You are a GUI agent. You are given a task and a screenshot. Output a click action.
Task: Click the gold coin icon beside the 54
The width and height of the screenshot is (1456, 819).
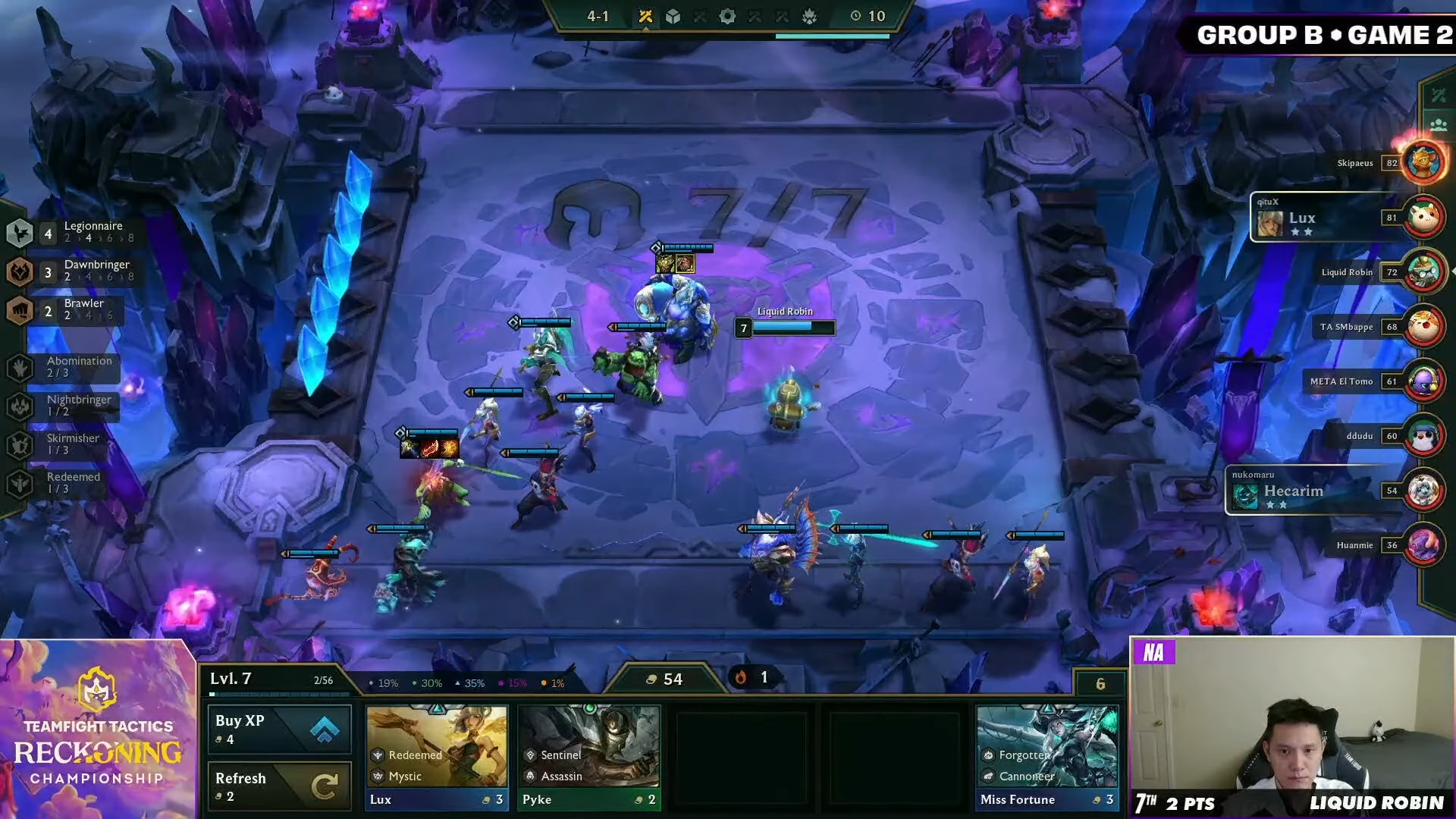click(x=651, y=679)
